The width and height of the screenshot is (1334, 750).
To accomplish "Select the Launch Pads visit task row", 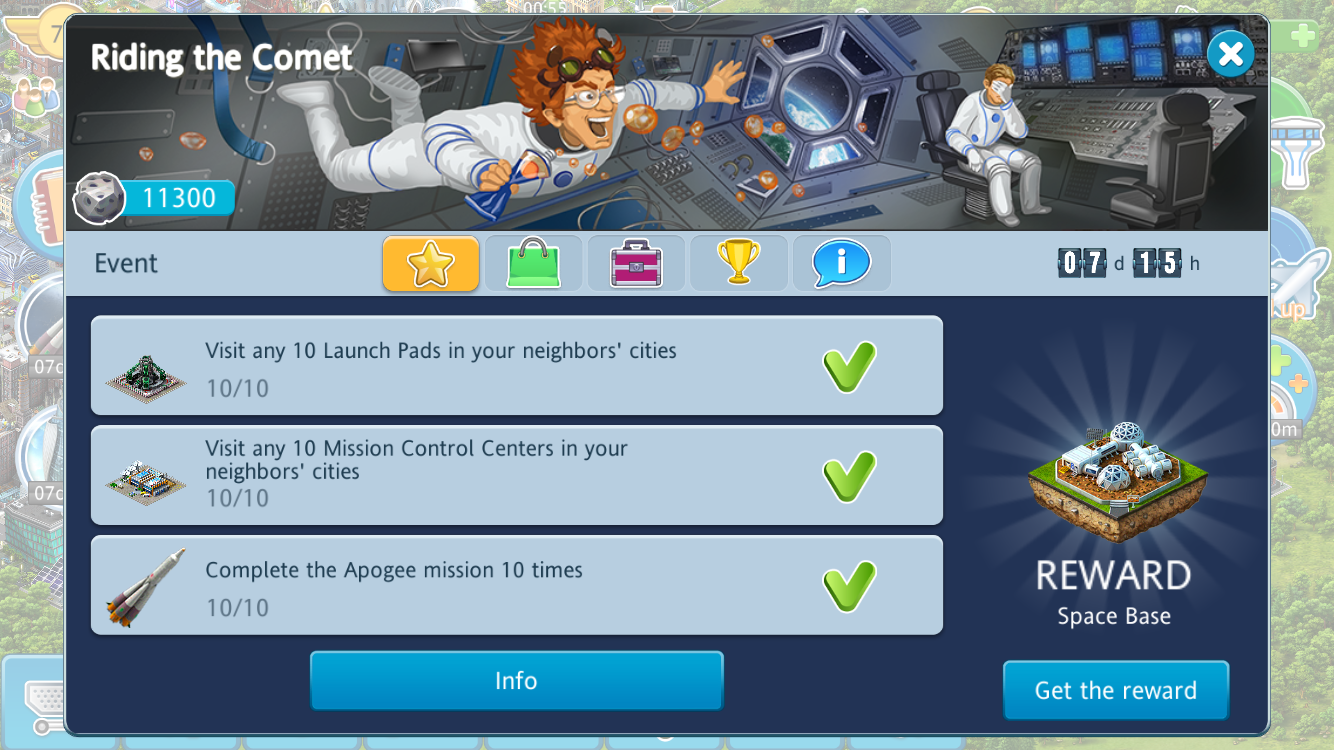I will [x=516, y=366].
